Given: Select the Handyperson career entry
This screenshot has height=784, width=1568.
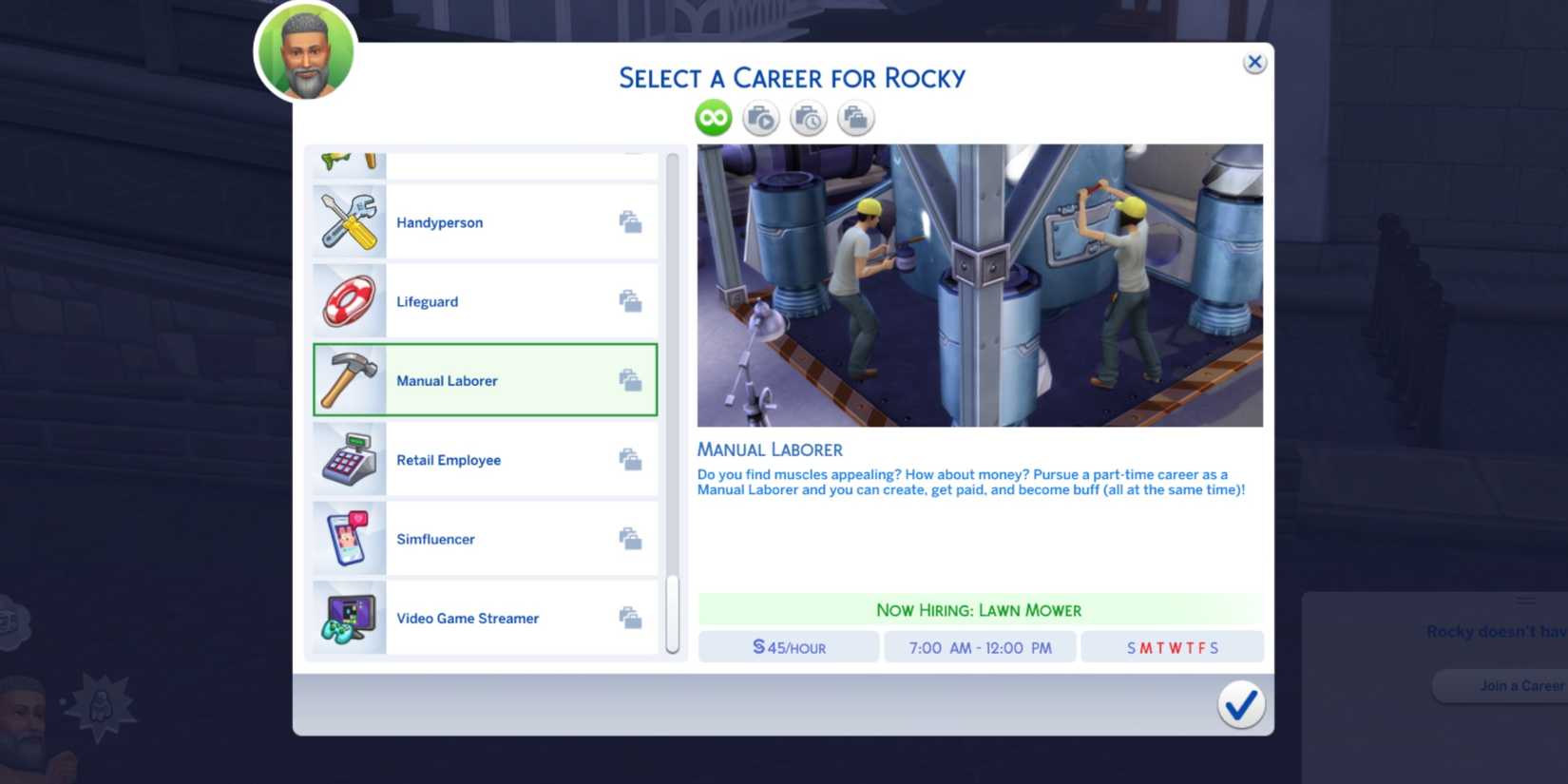Looking at the screenshot, I should tap(485, 220).
